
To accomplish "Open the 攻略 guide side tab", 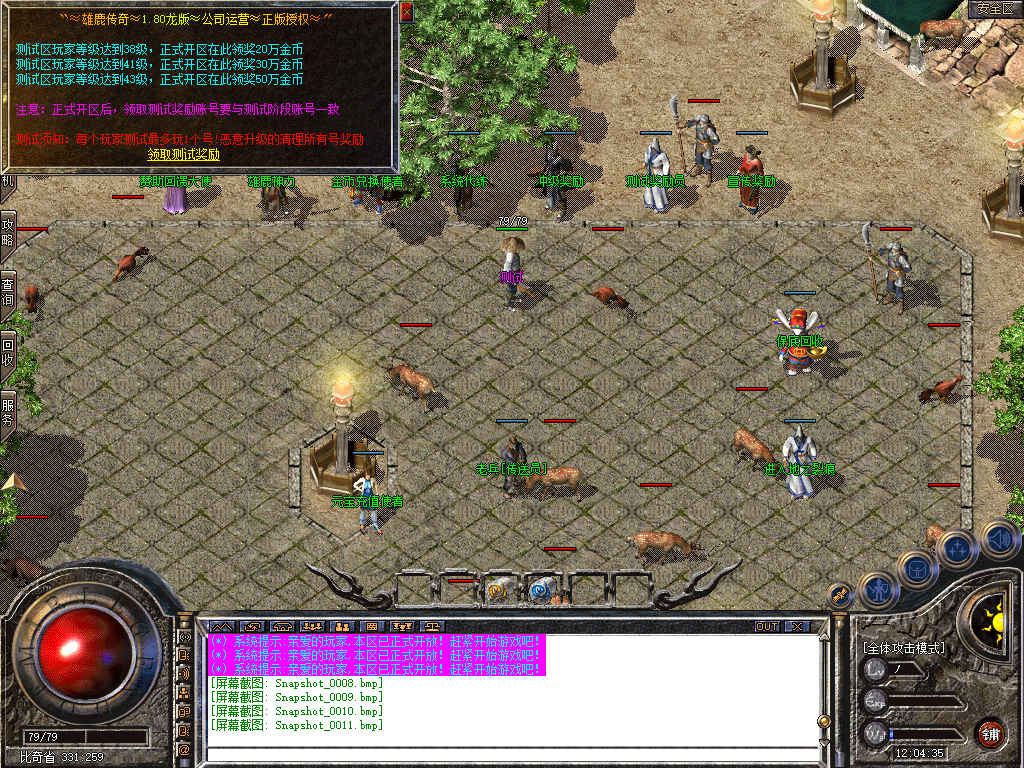I will [8, 233].
